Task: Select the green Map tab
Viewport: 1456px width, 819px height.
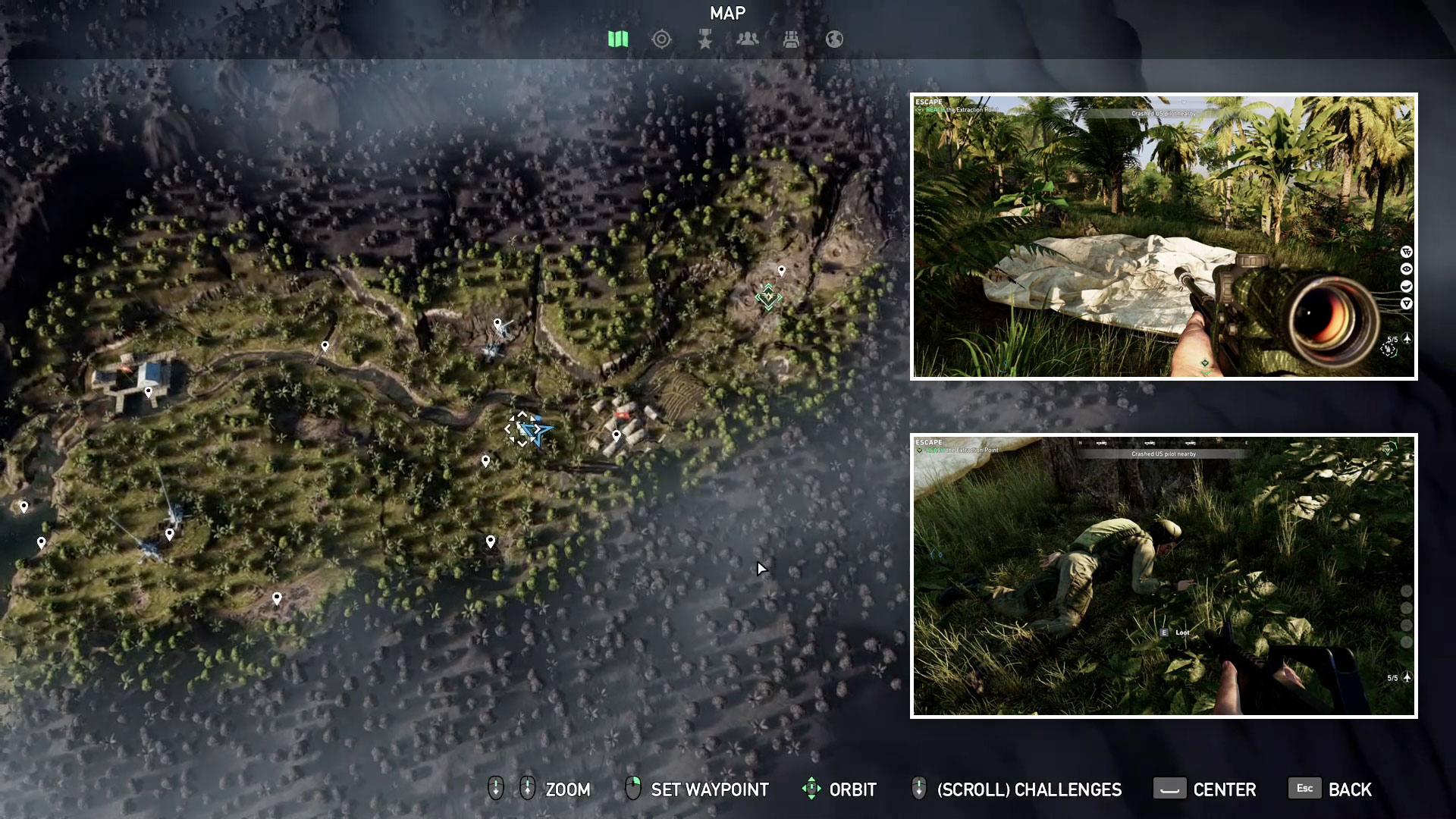Action: point(618,39)
